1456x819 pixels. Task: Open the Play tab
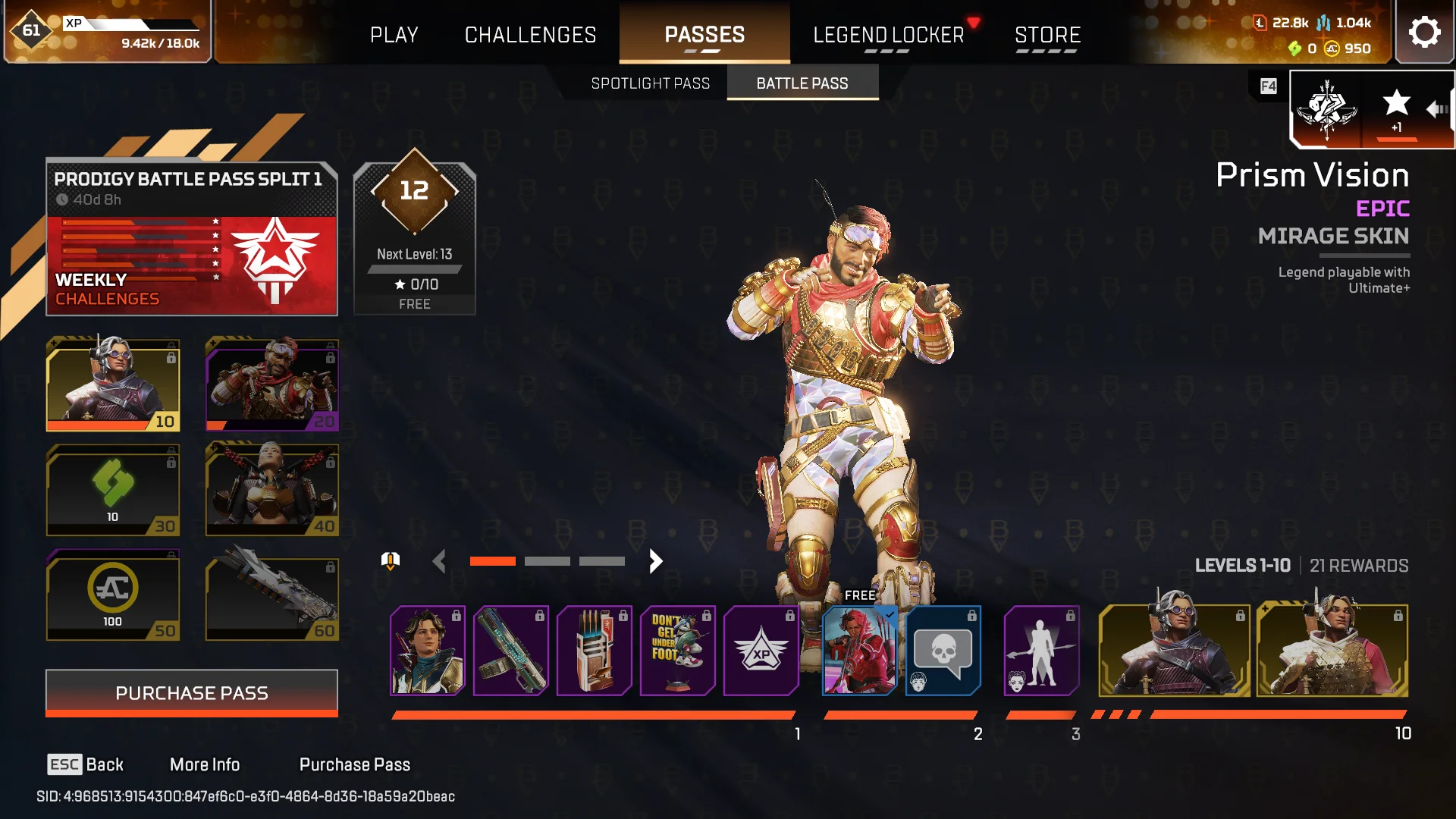coord(394,35)
